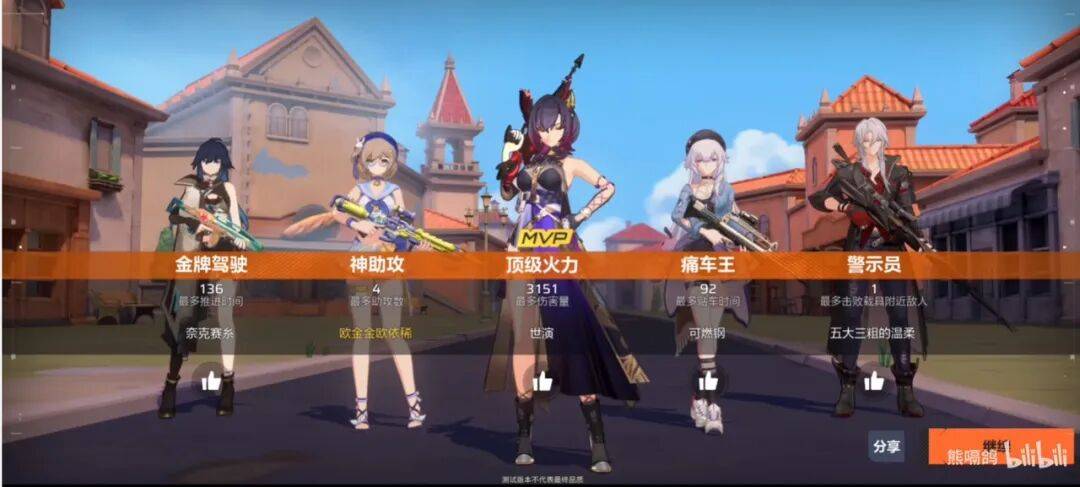Screen dimensions: 1080x487
Task: Continue with the orange 继续 button
Action: [1000, 446]
